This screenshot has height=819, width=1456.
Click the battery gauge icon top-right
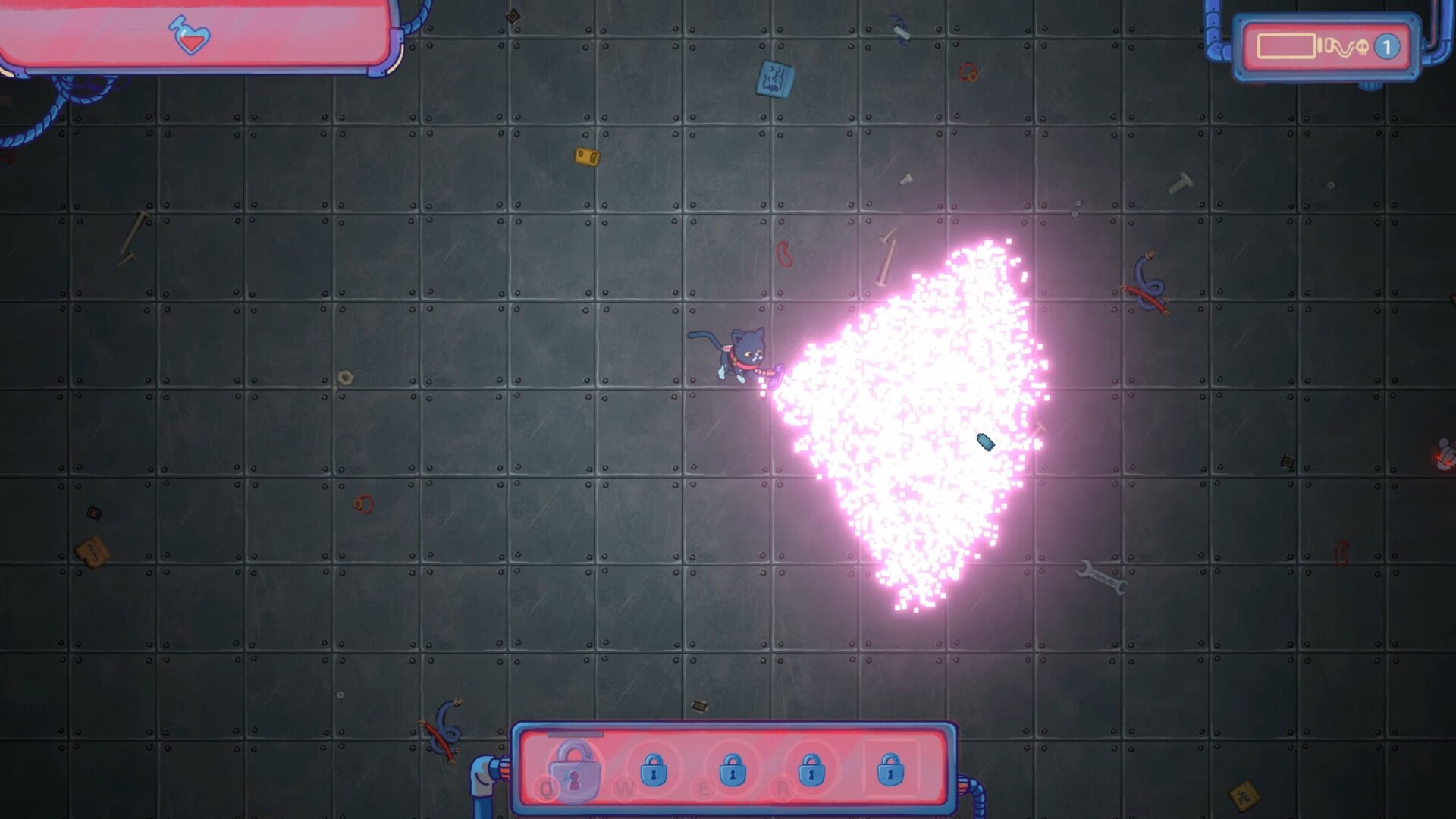click(x=1286, y=45)
